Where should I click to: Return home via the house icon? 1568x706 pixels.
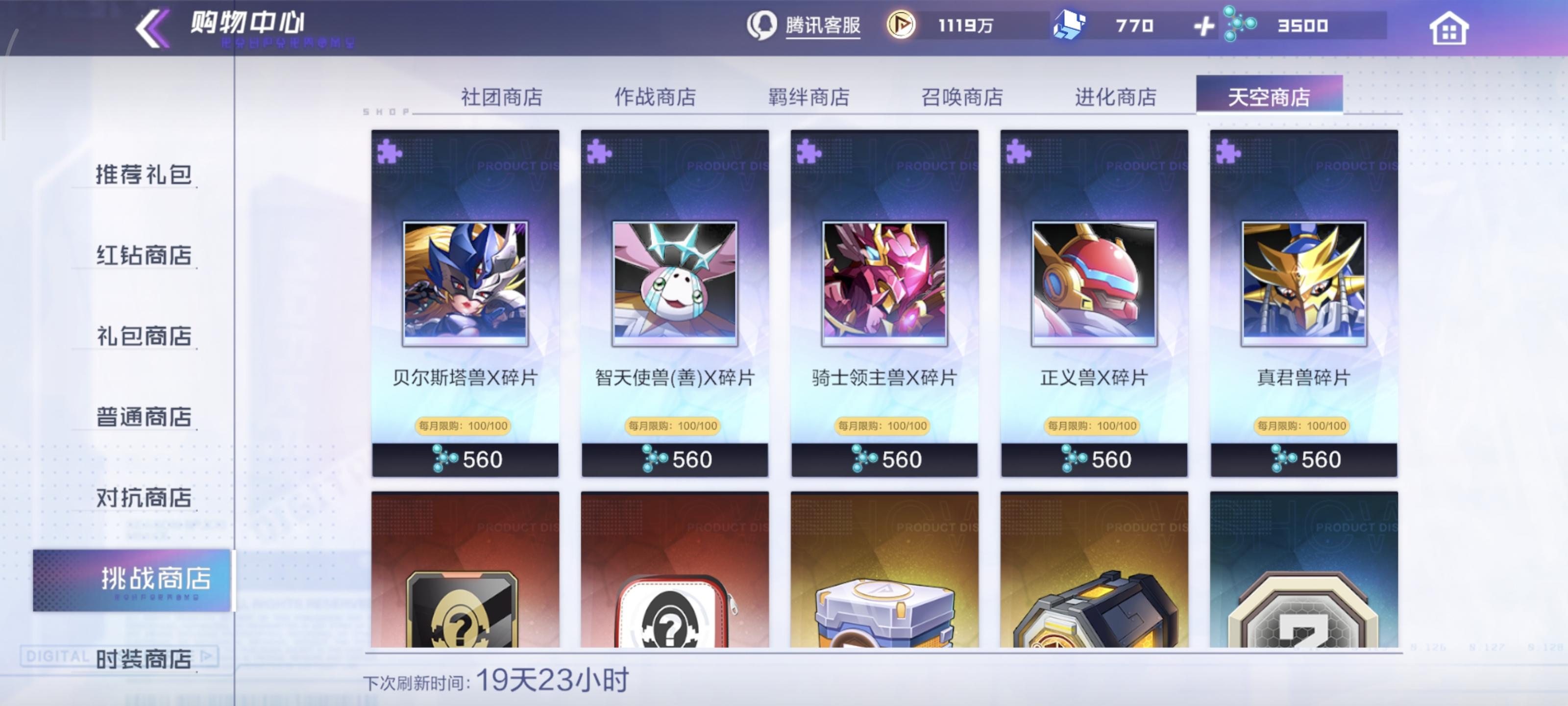(1451, 27)
